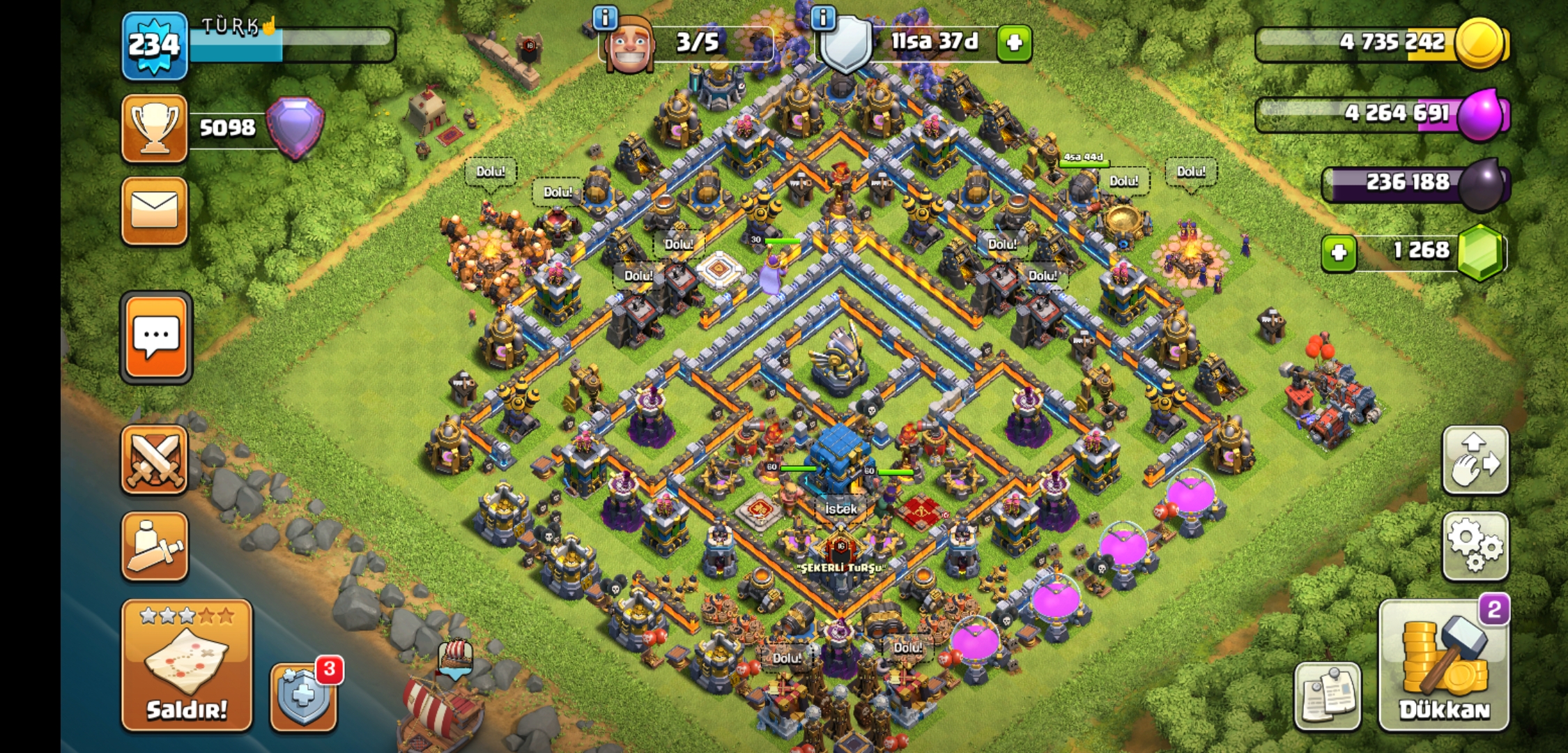This screenshot has width=1568, height=753.
Task: Show shield info icon
Action: [x=824, y=17]
